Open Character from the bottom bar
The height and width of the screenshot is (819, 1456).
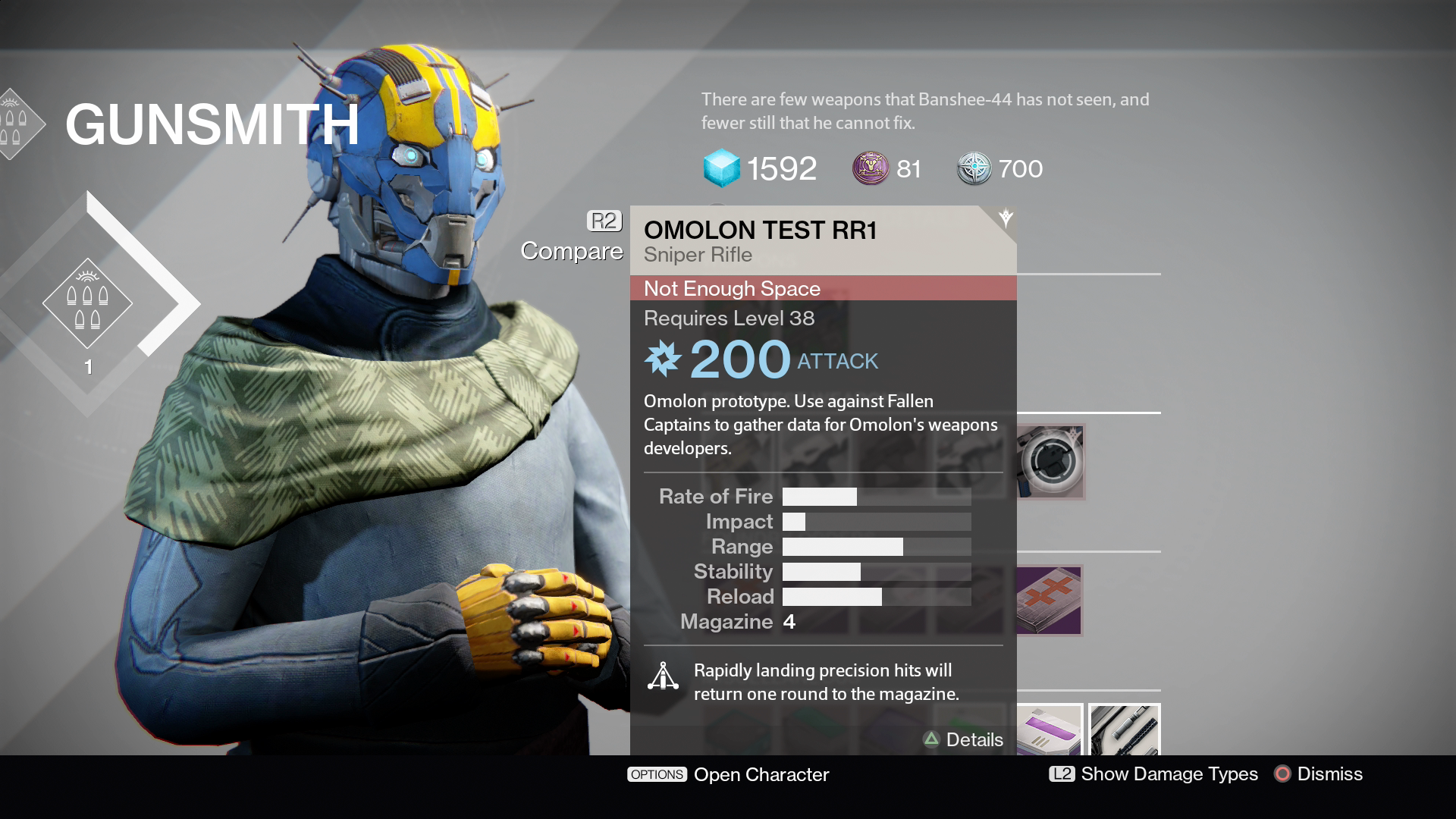728,774
